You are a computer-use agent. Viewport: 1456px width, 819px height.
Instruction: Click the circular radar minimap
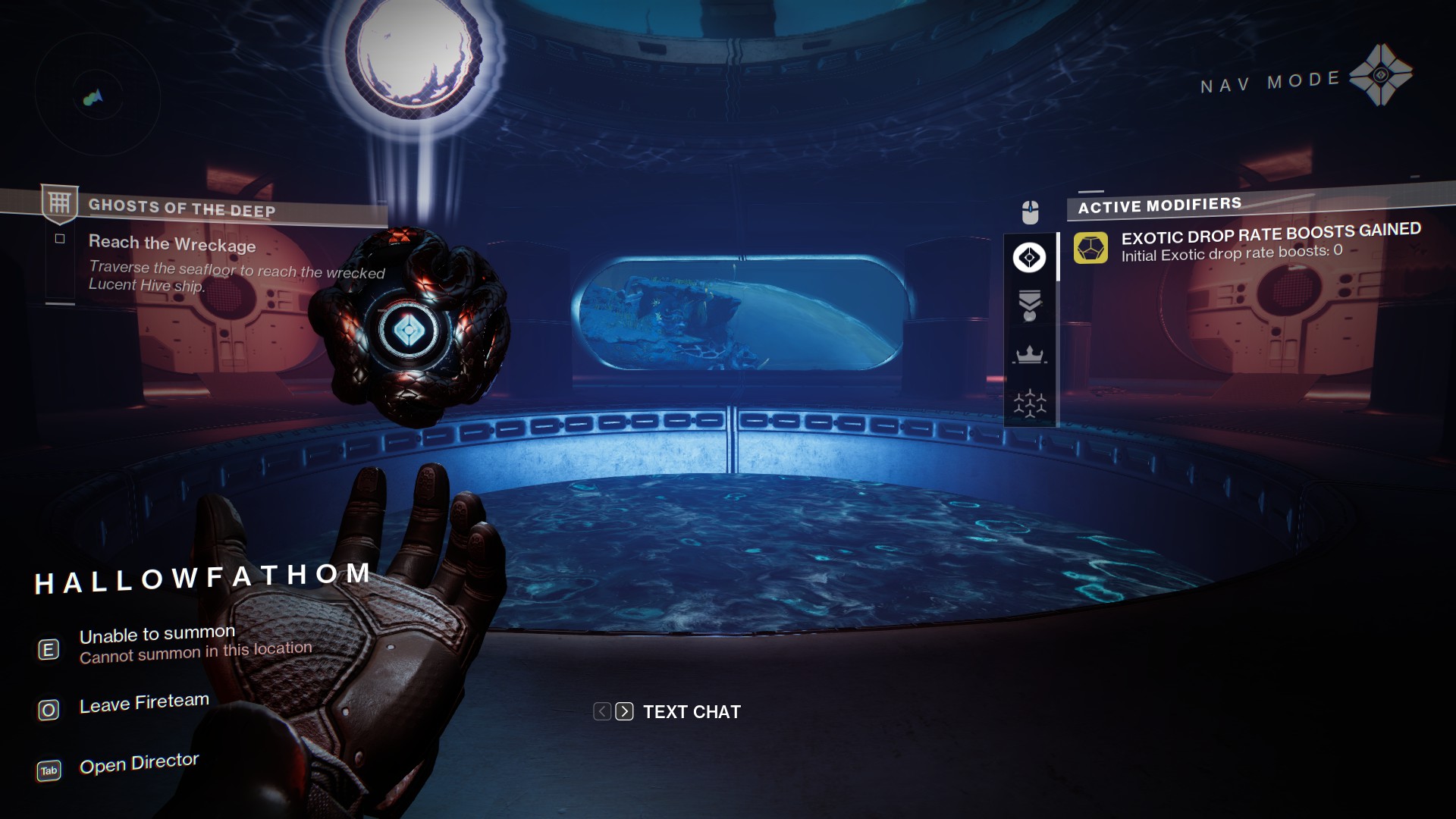(x=97, y=97)
